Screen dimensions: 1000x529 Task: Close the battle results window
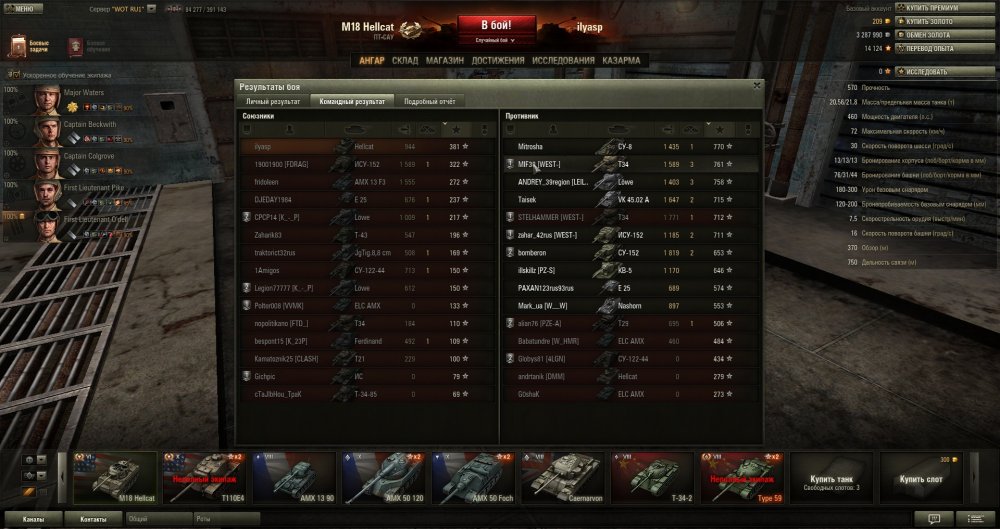pyautogui.click(x=757, y=86)
